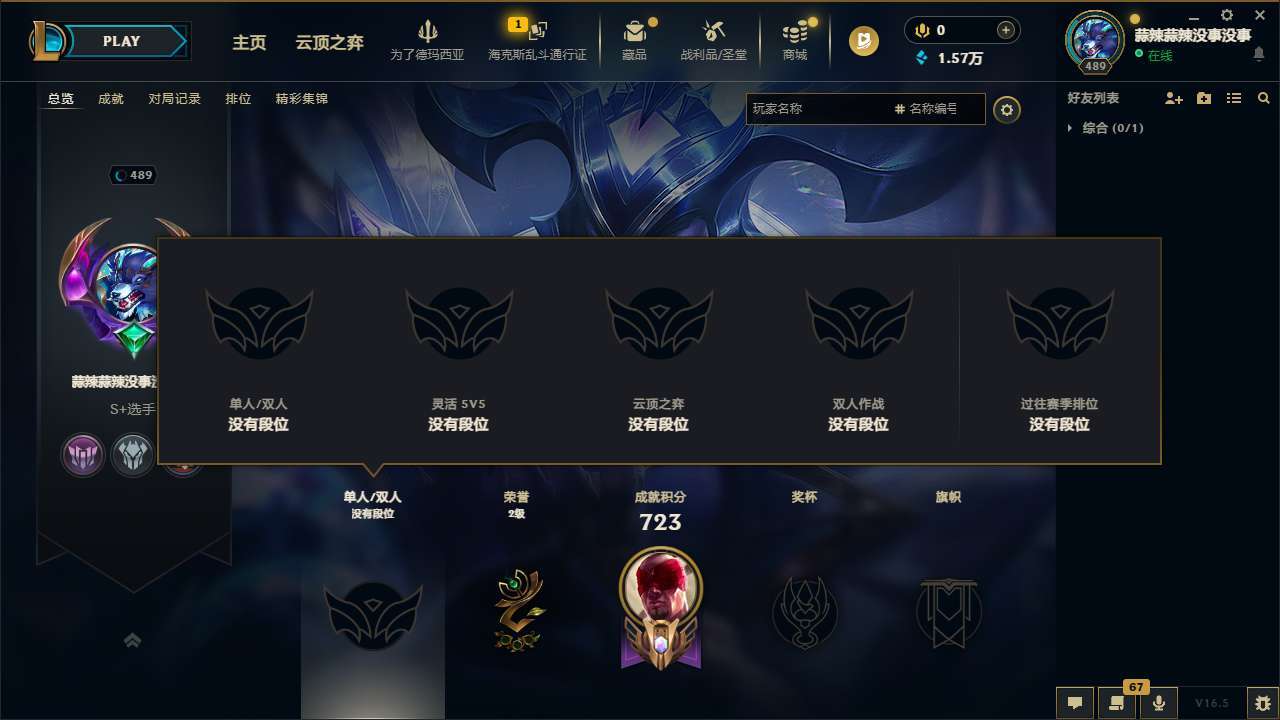Open the social settings gear icon
Image resolution: width=1280 pixels, height=720 pixels.
(1007, 110)
